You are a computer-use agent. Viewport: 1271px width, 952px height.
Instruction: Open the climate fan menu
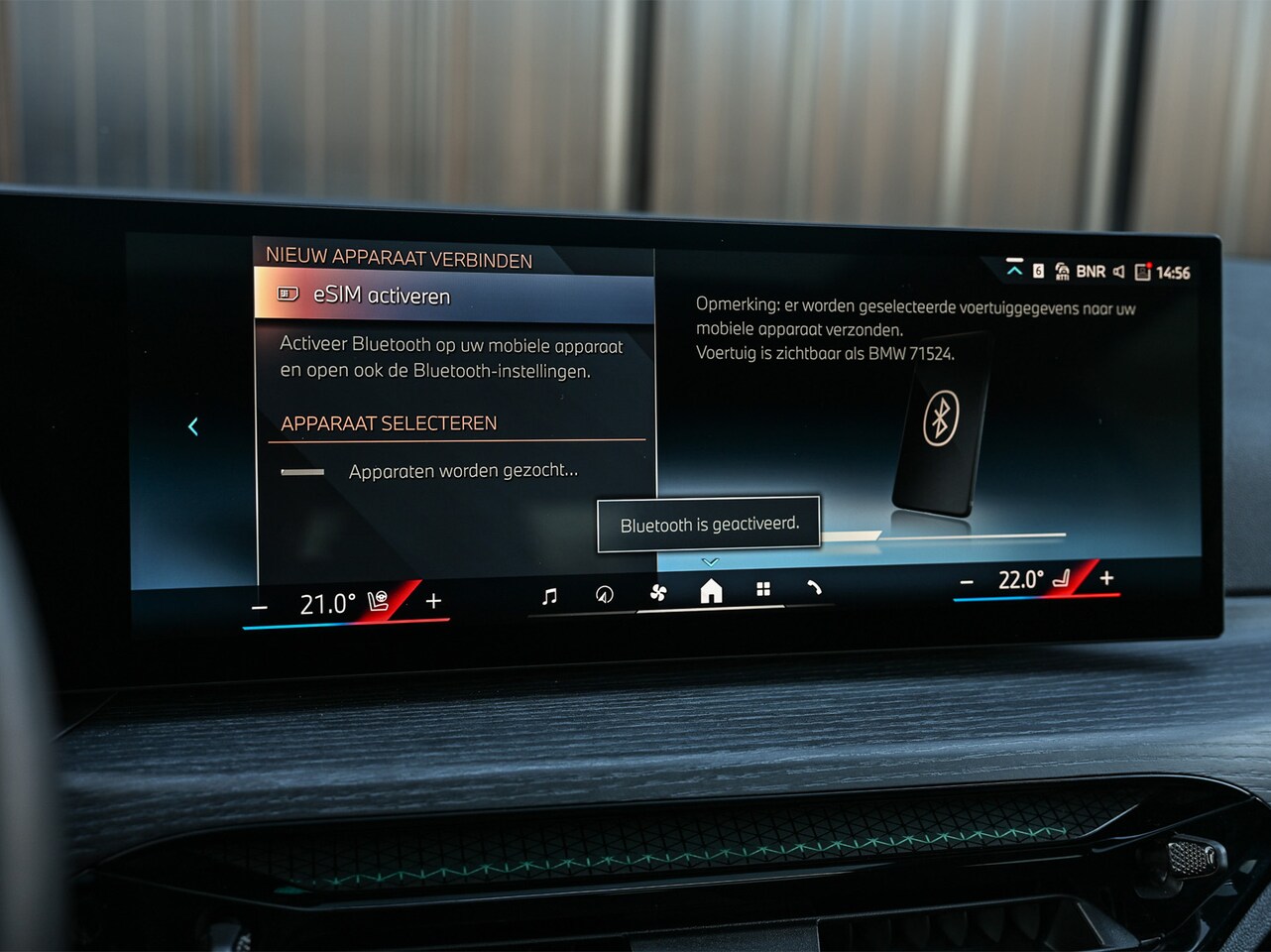(657, 592)
